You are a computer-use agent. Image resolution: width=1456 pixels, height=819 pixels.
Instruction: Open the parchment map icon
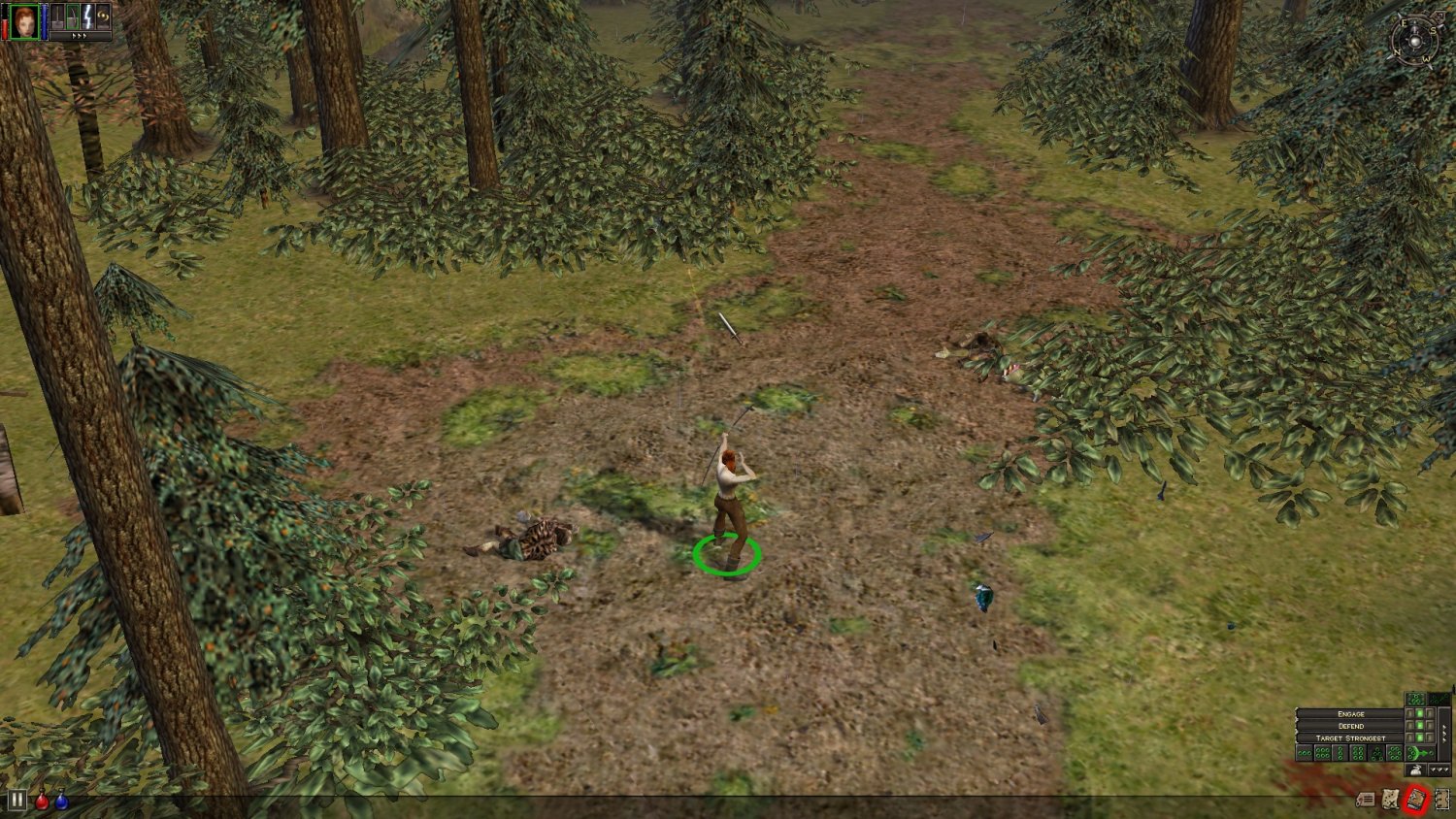[x=1391, y=799]
